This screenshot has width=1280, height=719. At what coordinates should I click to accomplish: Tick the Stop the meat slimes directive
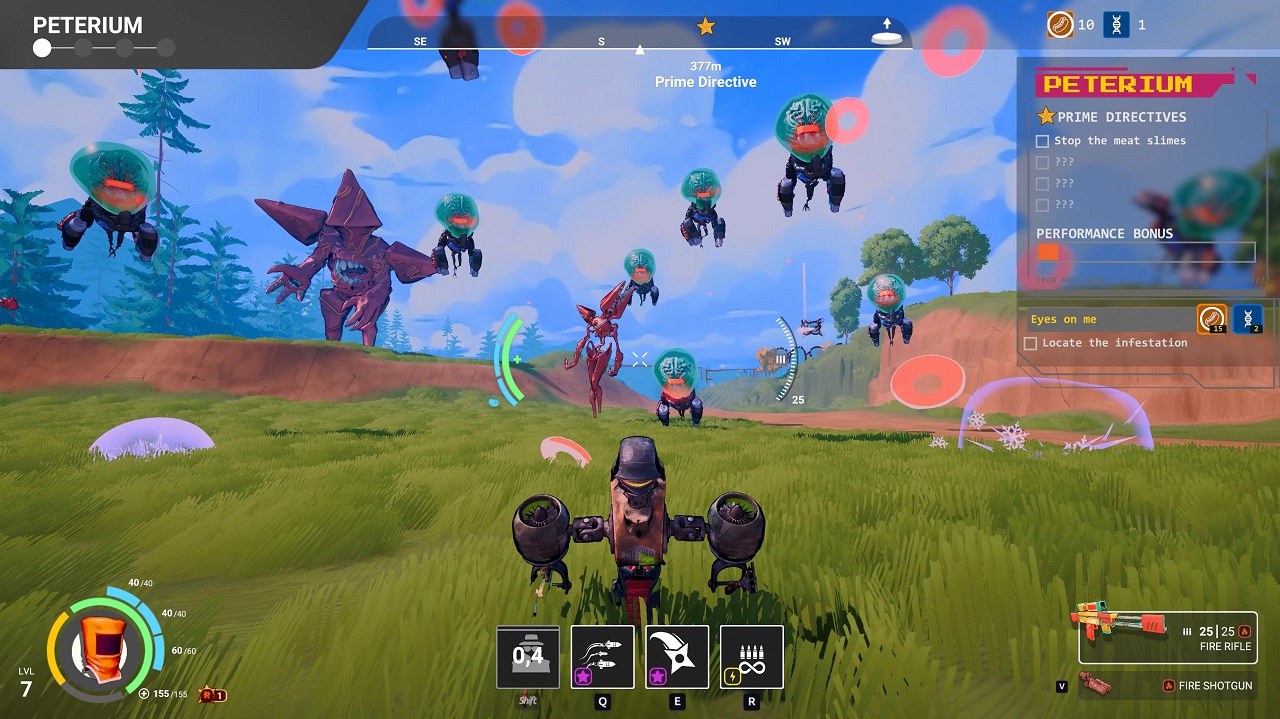(x=1043, y=141)
